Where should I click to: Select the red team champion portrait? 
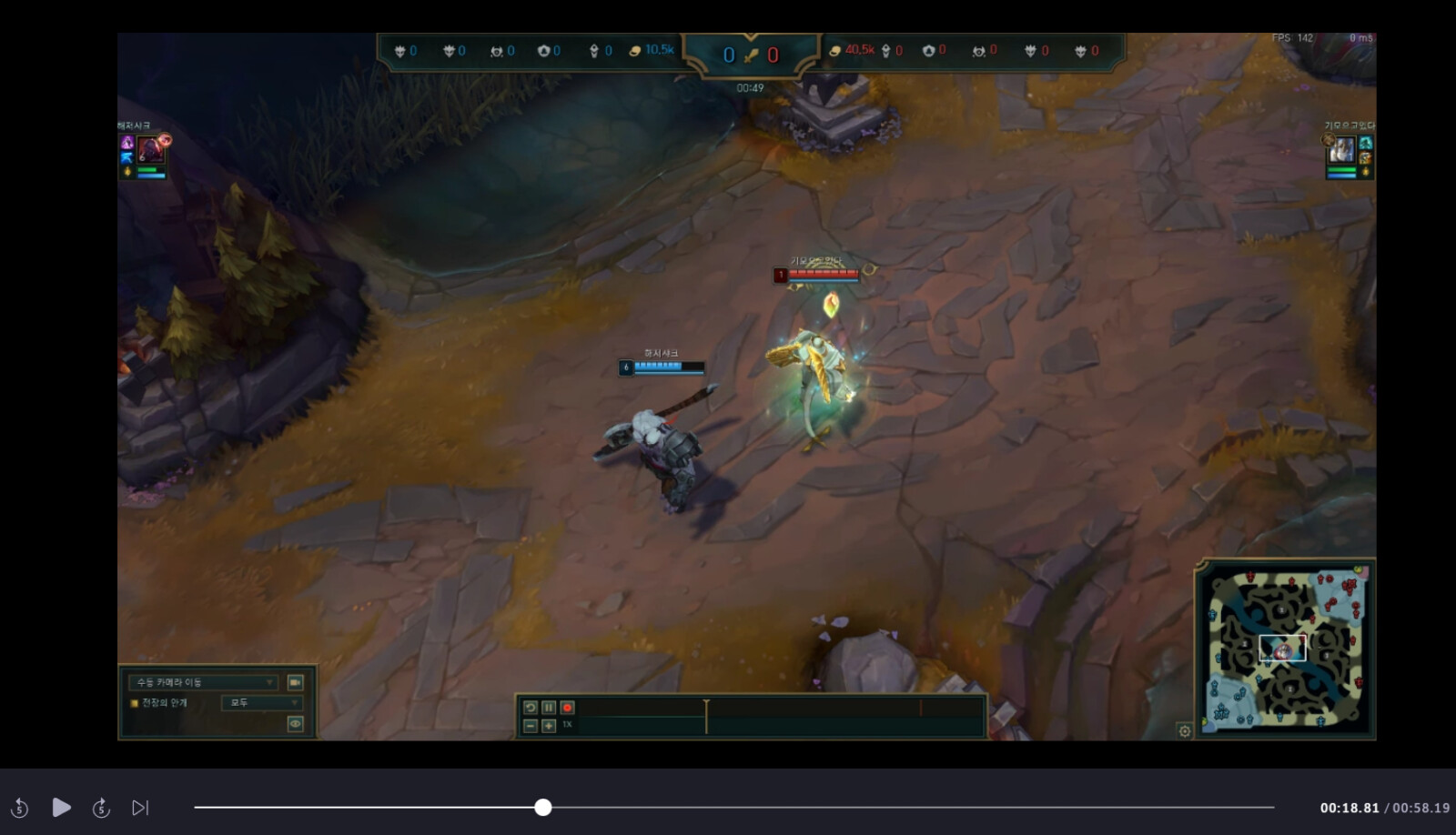pos(1341,151)
